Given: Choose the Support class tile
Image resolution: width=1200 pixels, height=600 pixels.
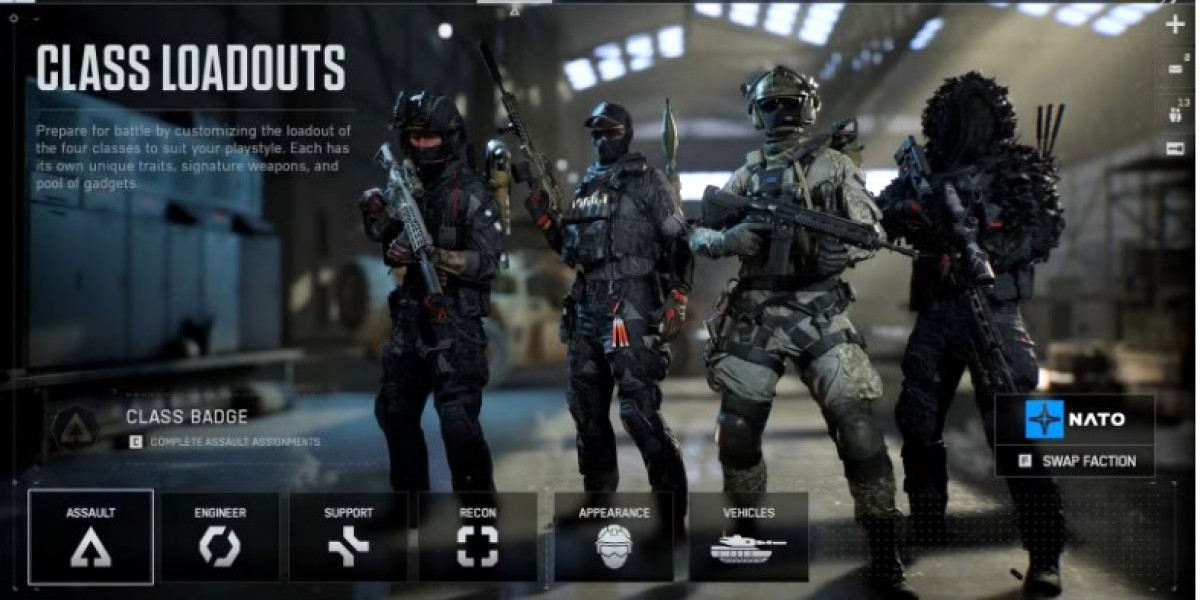Looking at the screenshot, I should click(348, 537).
